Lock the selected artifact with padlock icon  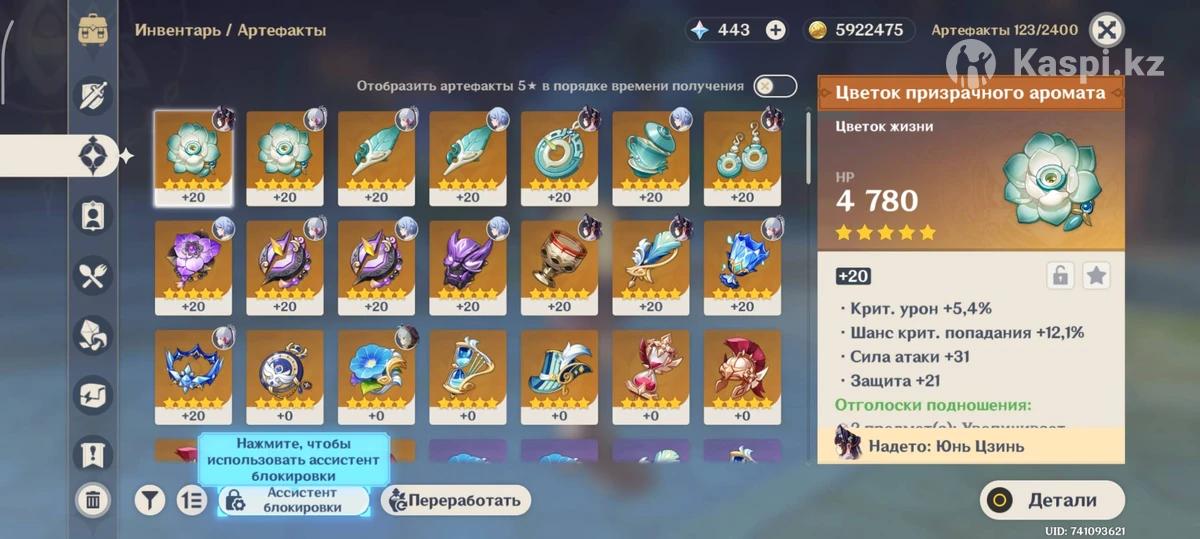click(x=1060, y=276)
